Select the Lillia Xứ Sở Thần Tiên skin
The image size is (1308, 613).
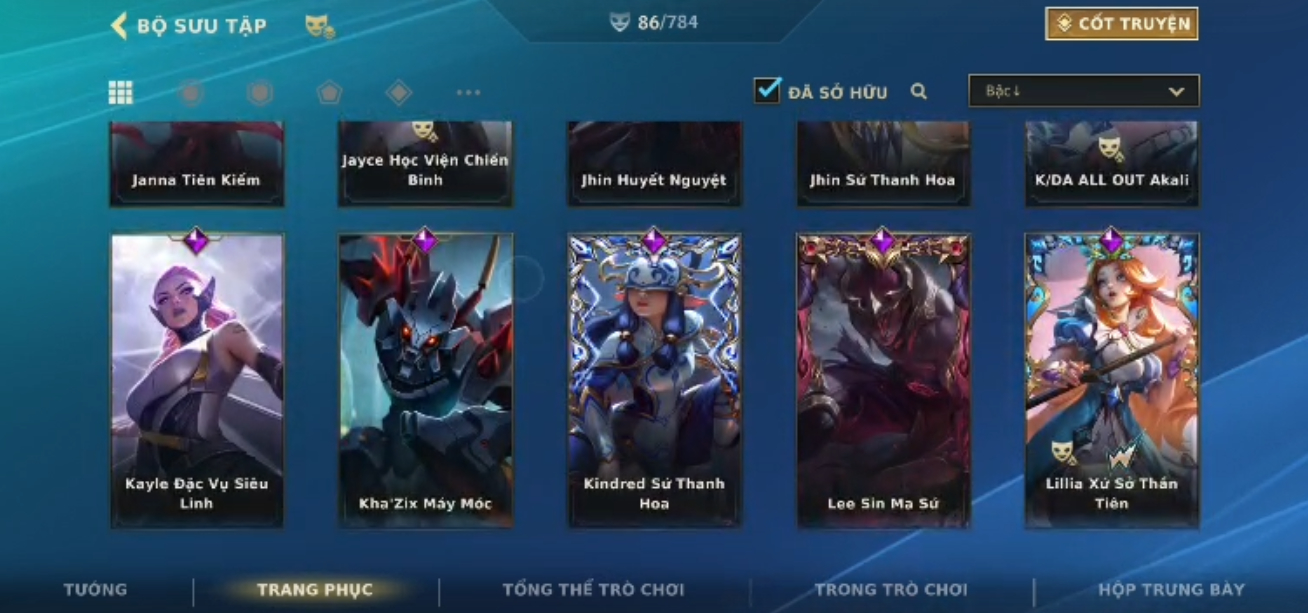point(1111,380)
